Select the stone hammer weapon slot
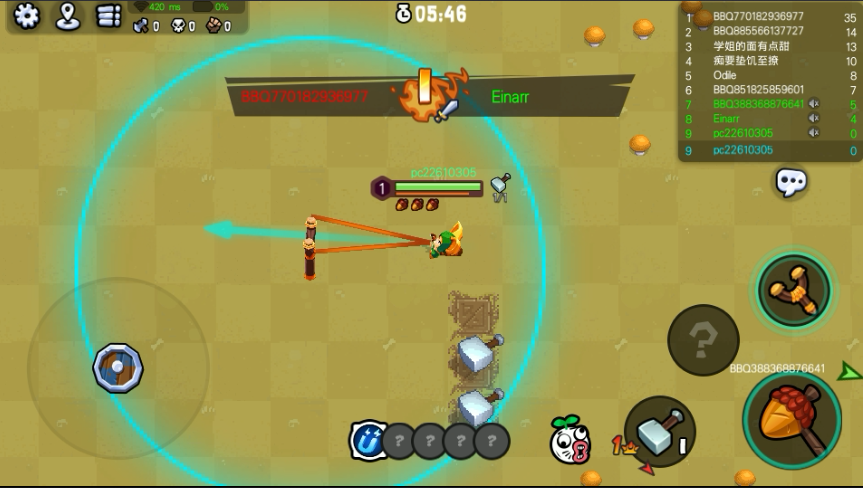Viewport: 863px width, 488px height. coord(659,431)
